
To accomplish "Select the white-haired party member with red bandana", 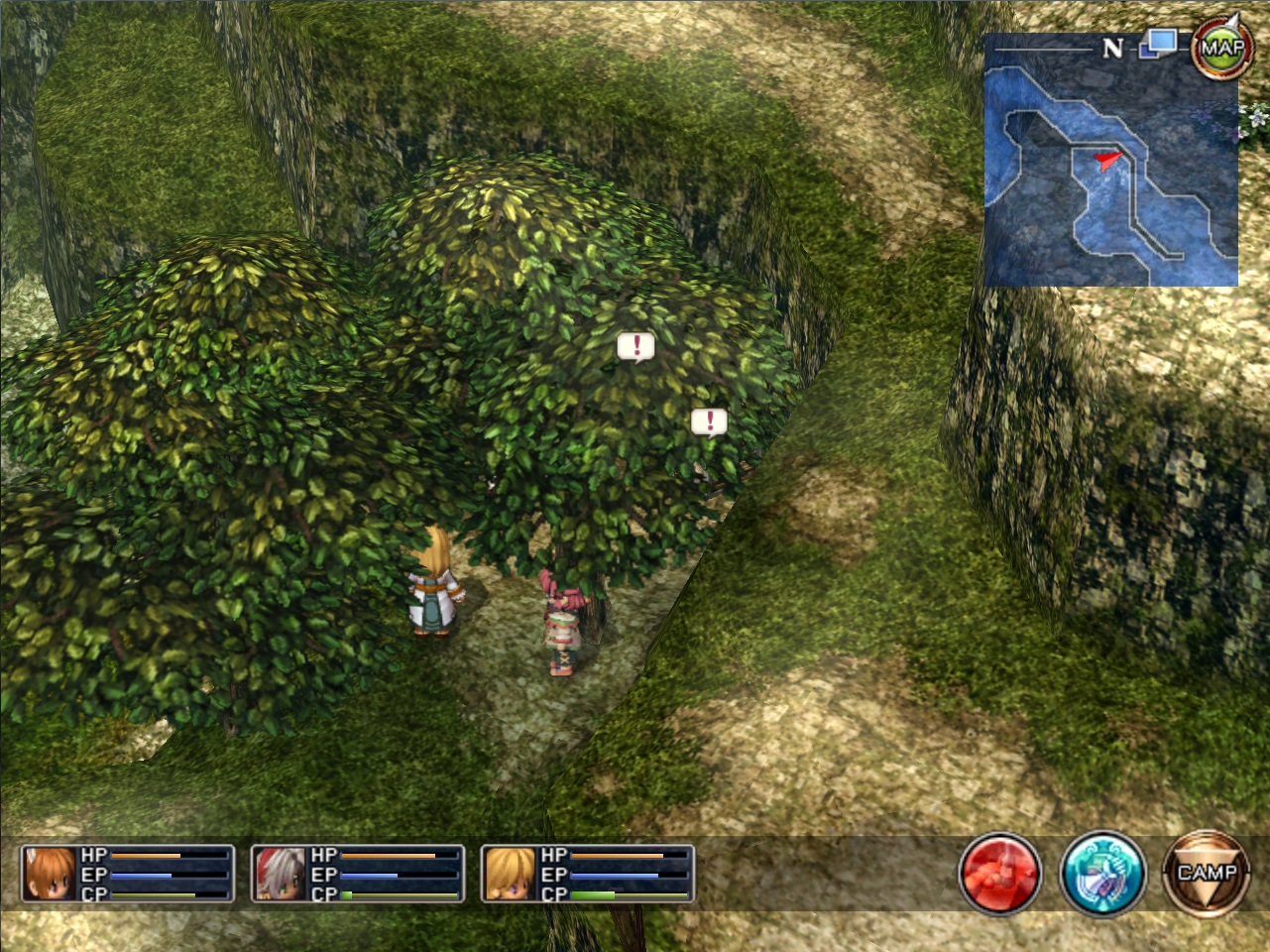I will point(281,874).
